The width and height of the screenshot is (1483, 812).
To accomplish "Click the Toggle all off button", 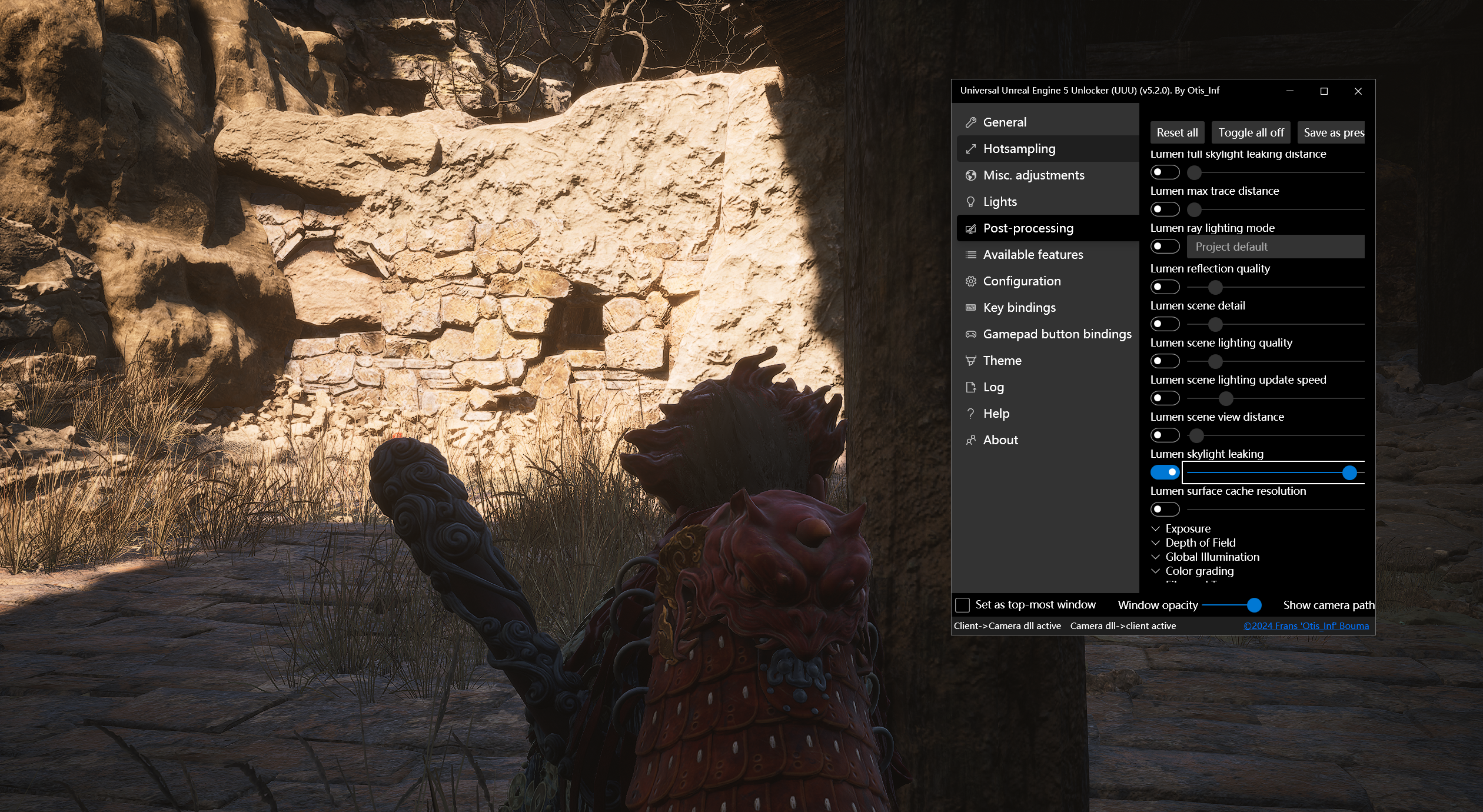I will coord(1251,133).
